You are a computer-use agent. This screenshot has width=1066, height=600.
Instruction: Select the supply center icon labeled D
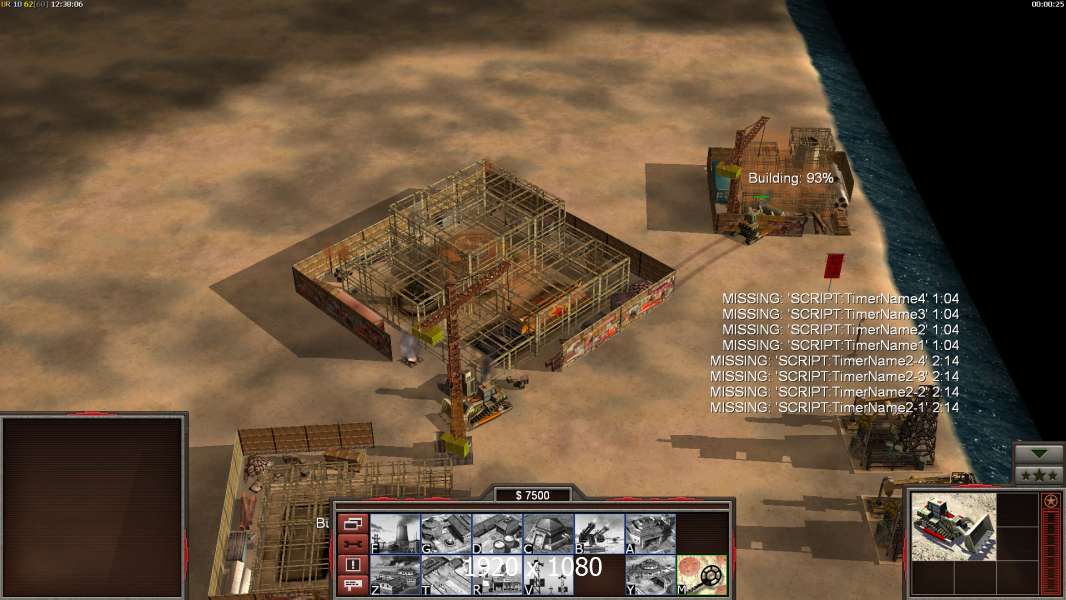pyautogui.click(x=497, y=534)
